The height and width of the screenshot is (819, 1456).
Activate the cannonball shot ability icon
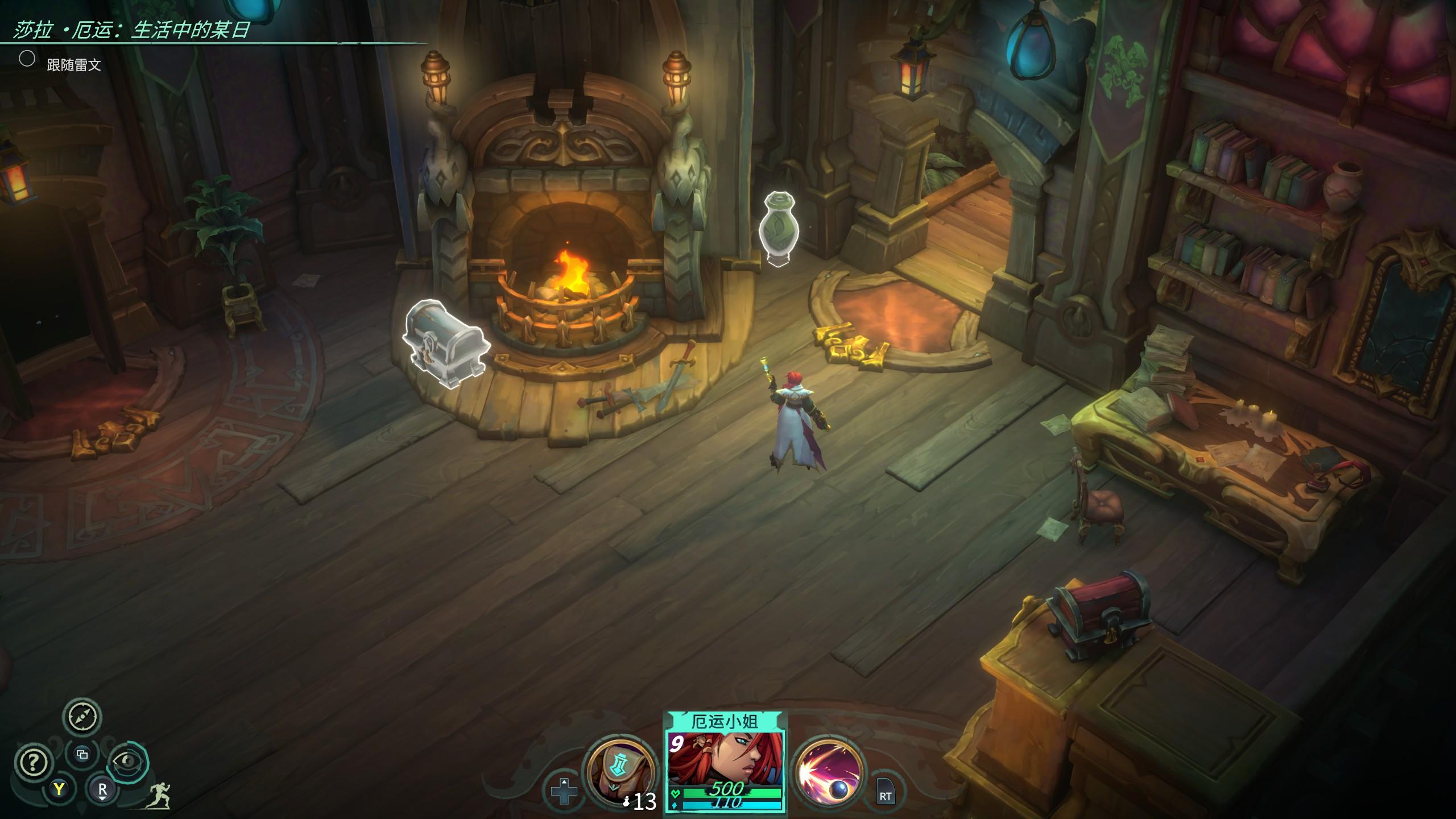click(x=829, y=772)
